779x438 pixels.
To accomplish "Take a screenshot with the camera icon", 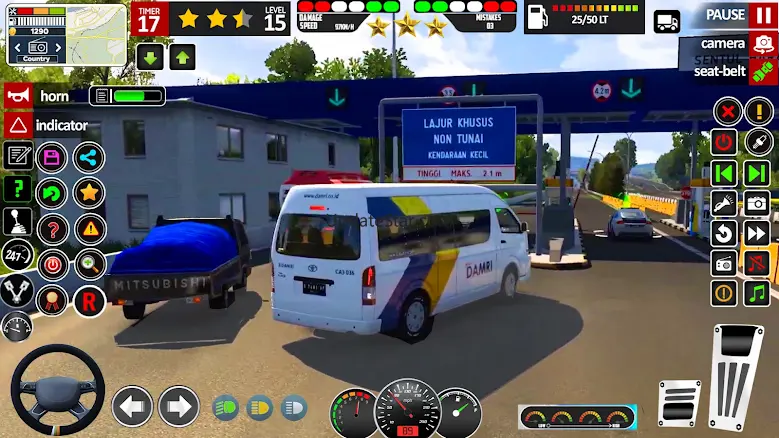I will click(x=757, y=203).
